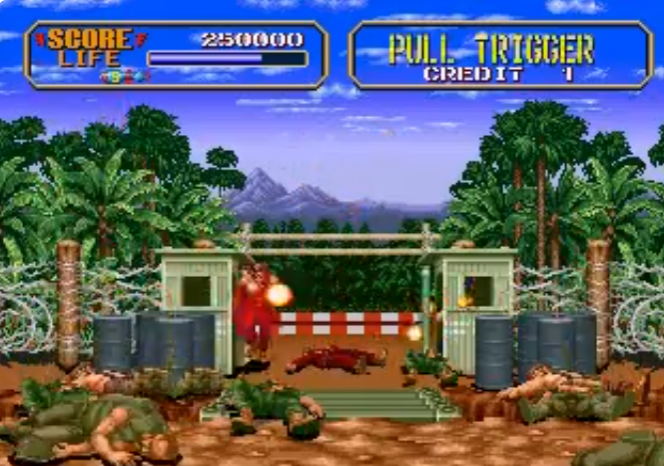This screenshot has height=466, width=664.
Task: Click the PULL TRIGGER player two join panel
Action: tap(499, 55)
